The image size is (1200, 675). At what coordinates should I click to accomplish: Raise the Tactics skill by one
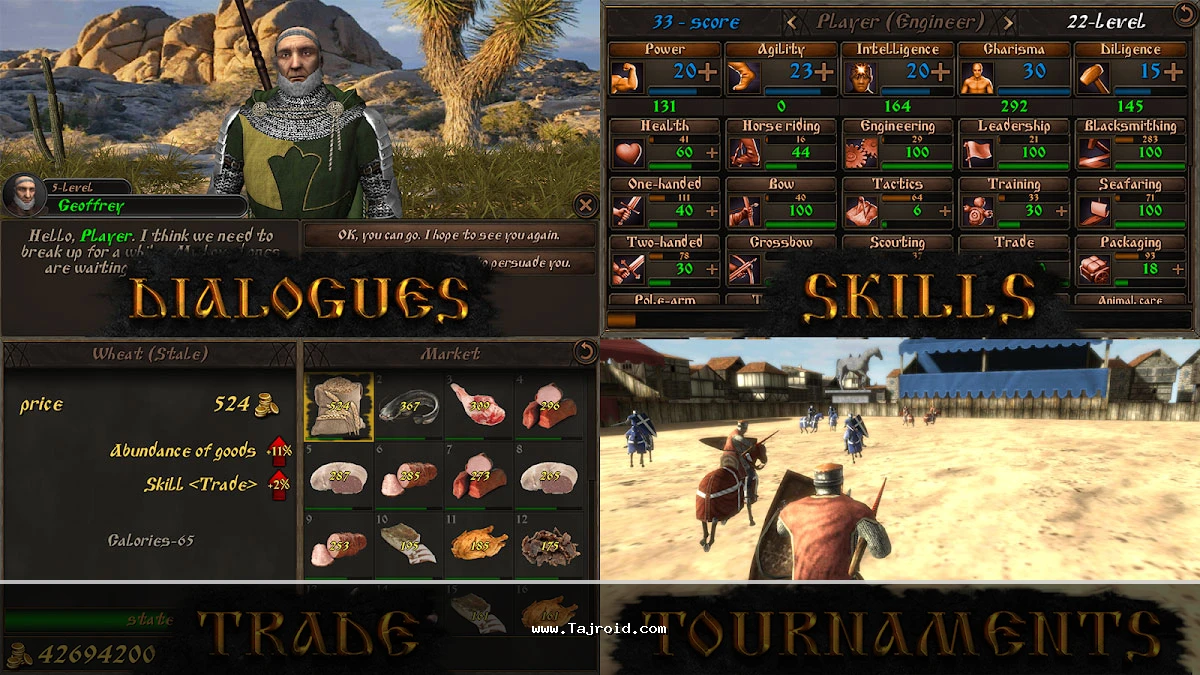[x=944, y=211]
